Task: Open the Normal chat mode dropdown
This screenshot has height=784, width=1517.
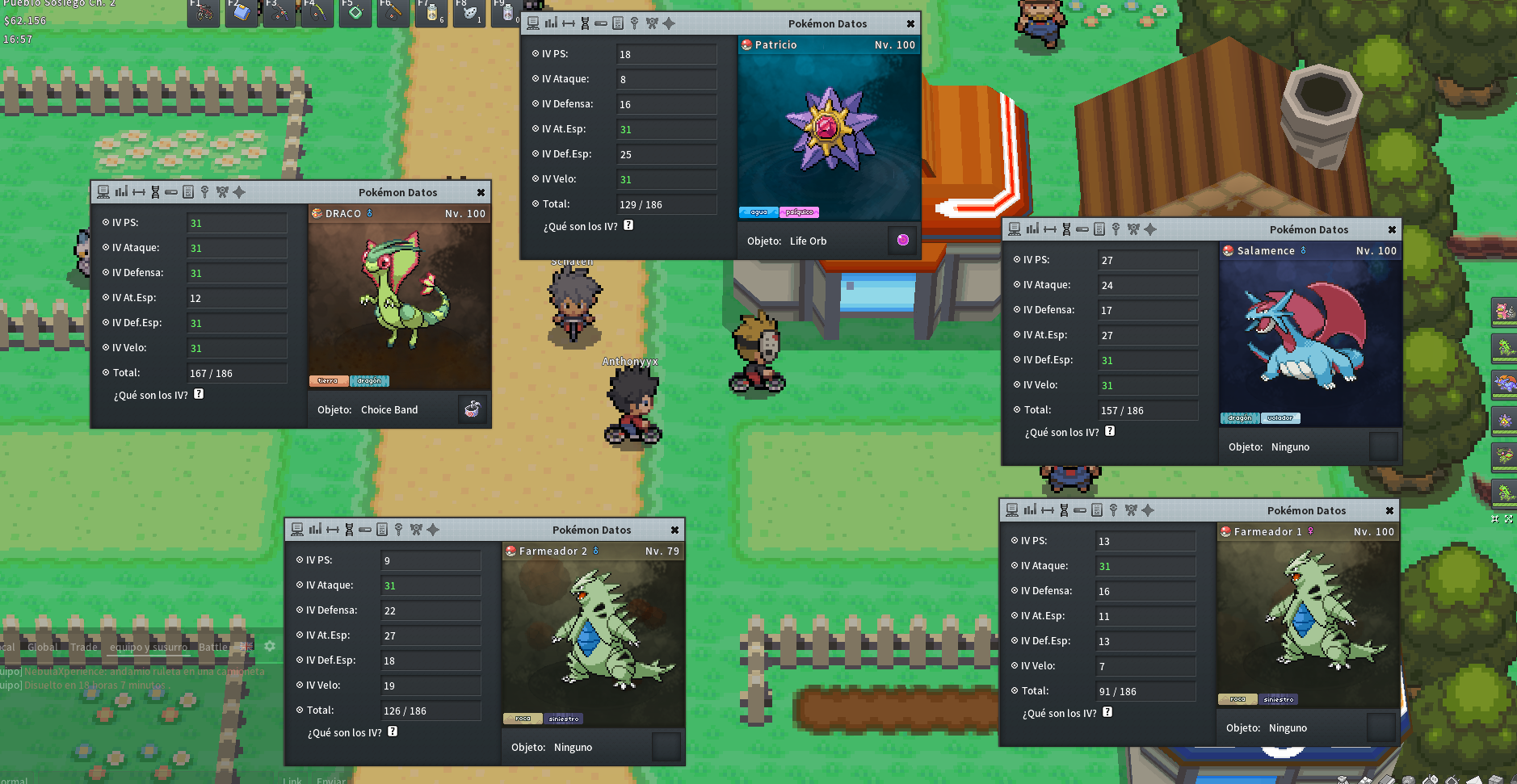Action: pyautogui.click(x=16, y=778)
